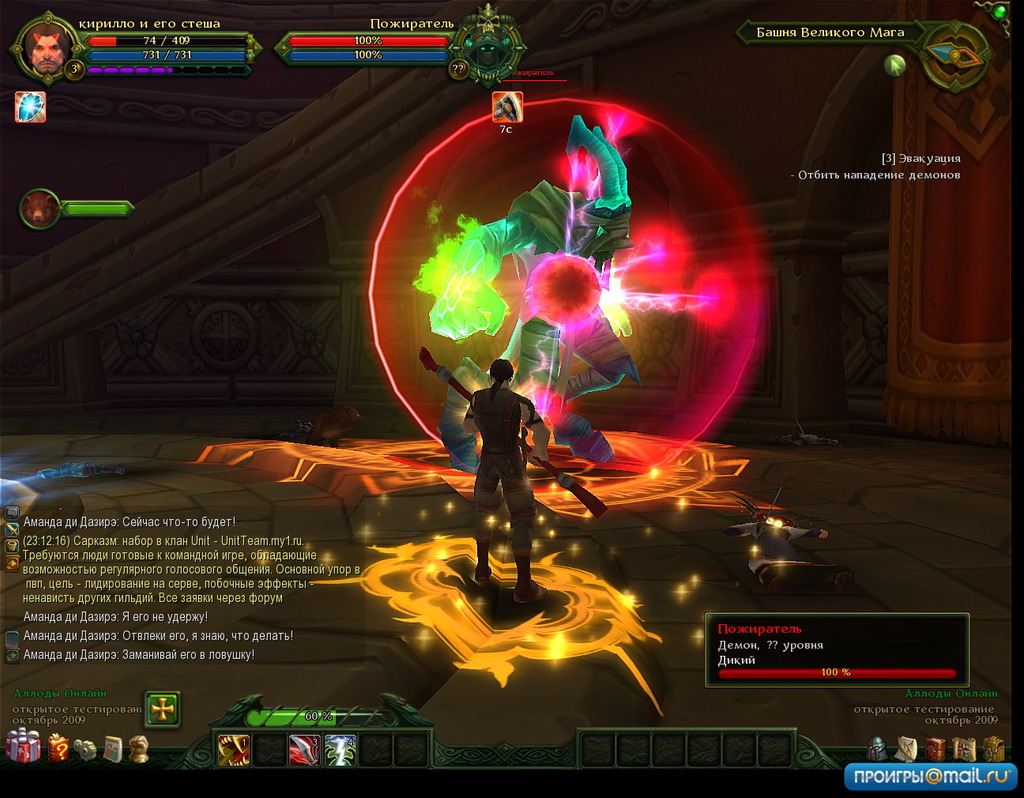Use the red blade strike ability
Image resolution: width=1024 pixels, height=798 pixels.
click(x=304, y=749)
